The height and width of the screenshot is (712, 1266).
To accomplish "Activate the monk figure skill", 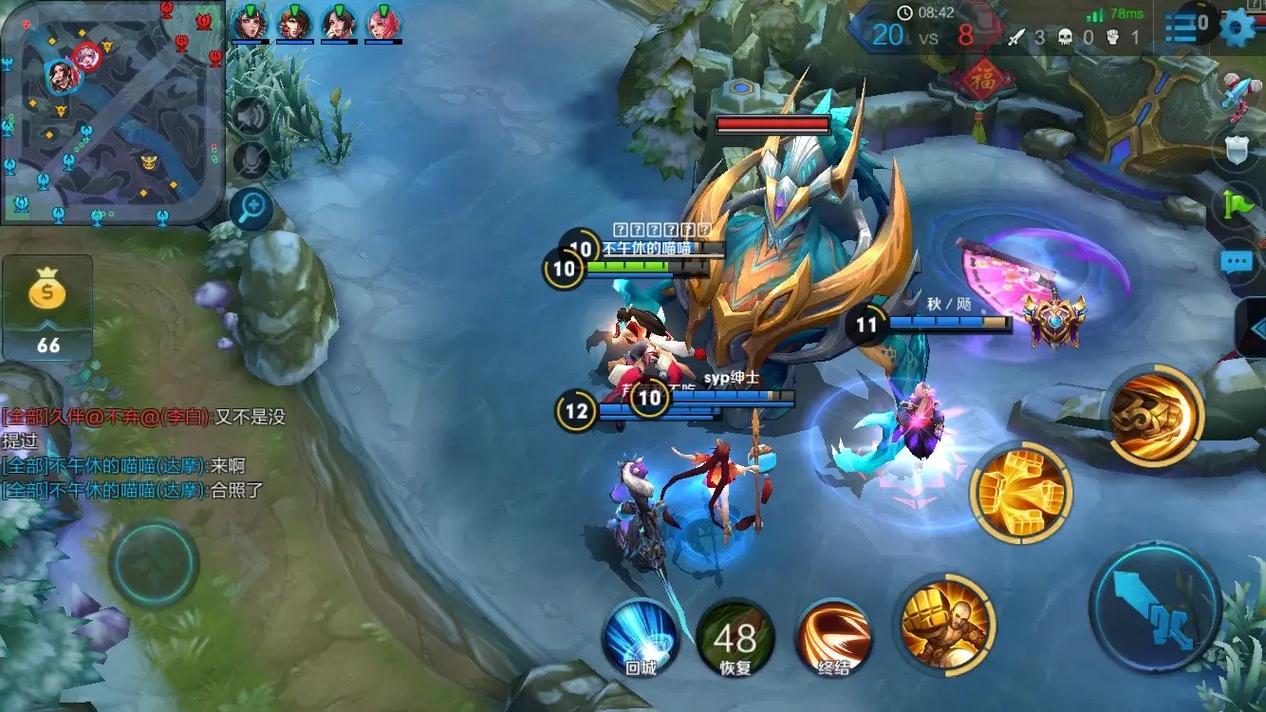I will (x=945, y=621).
